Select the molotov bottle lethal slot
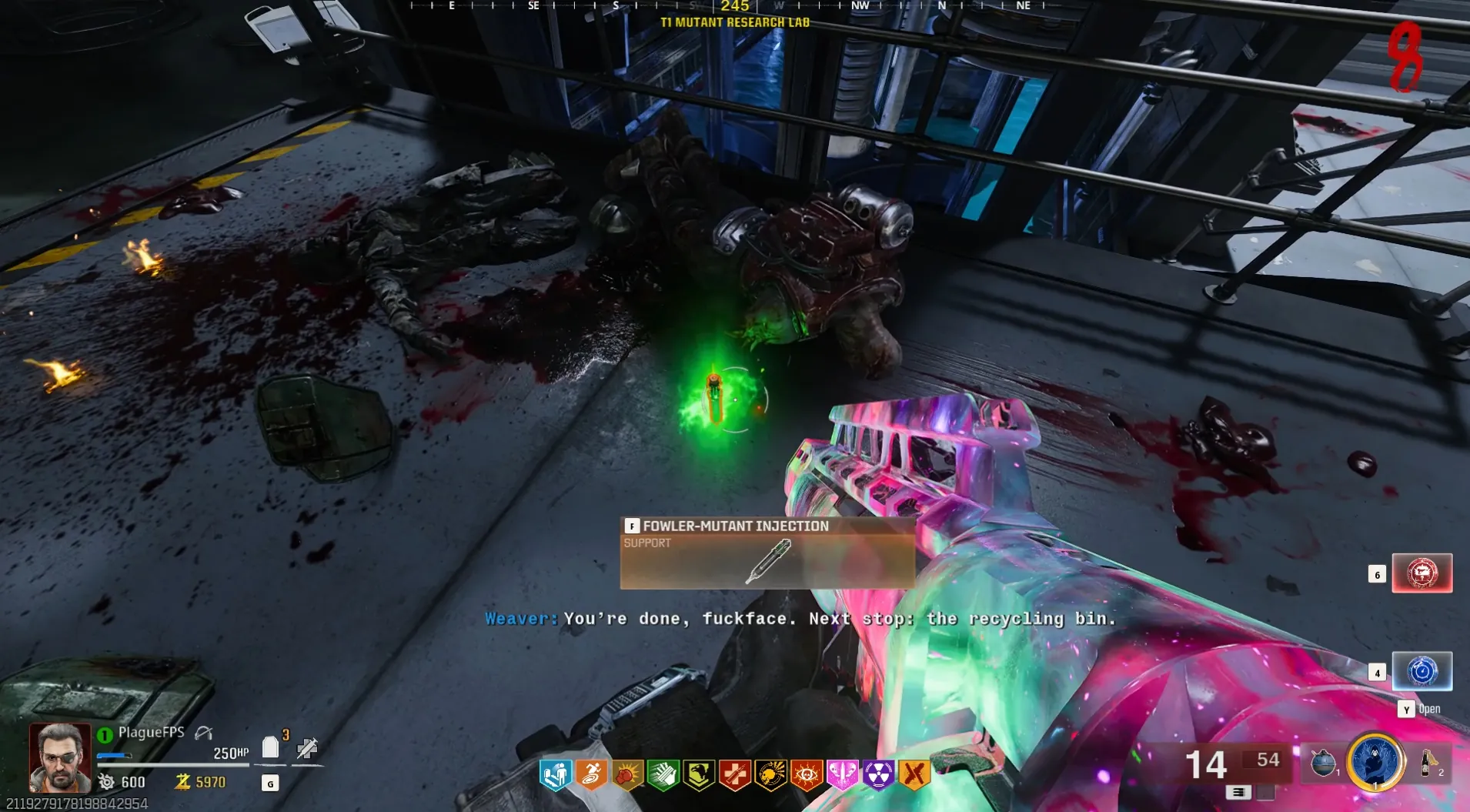This screenshot has height=812, width=1470. click(x=1428, y=763)
